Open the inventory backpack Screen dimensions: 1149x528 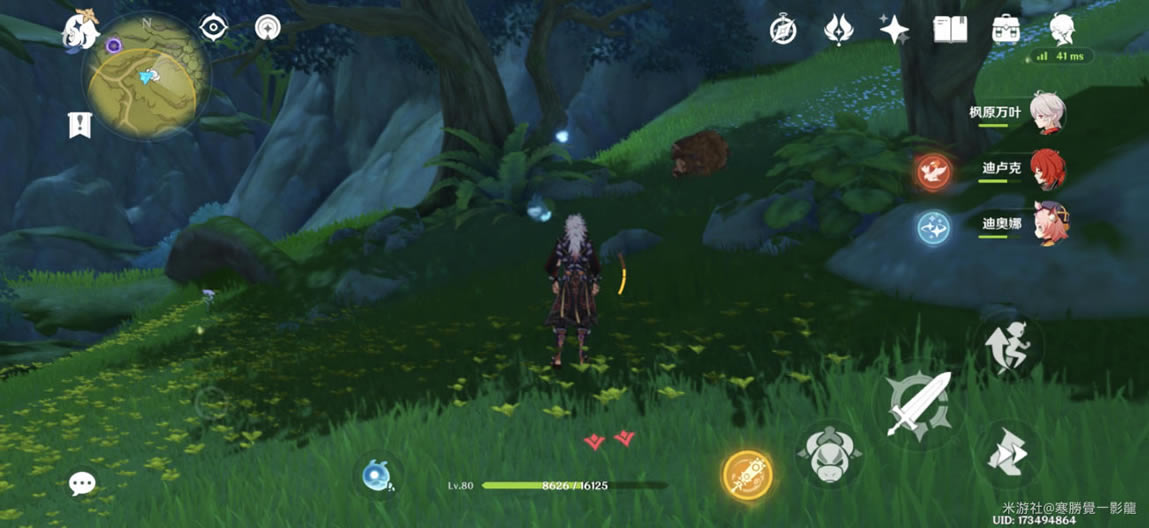[1005, 29]
